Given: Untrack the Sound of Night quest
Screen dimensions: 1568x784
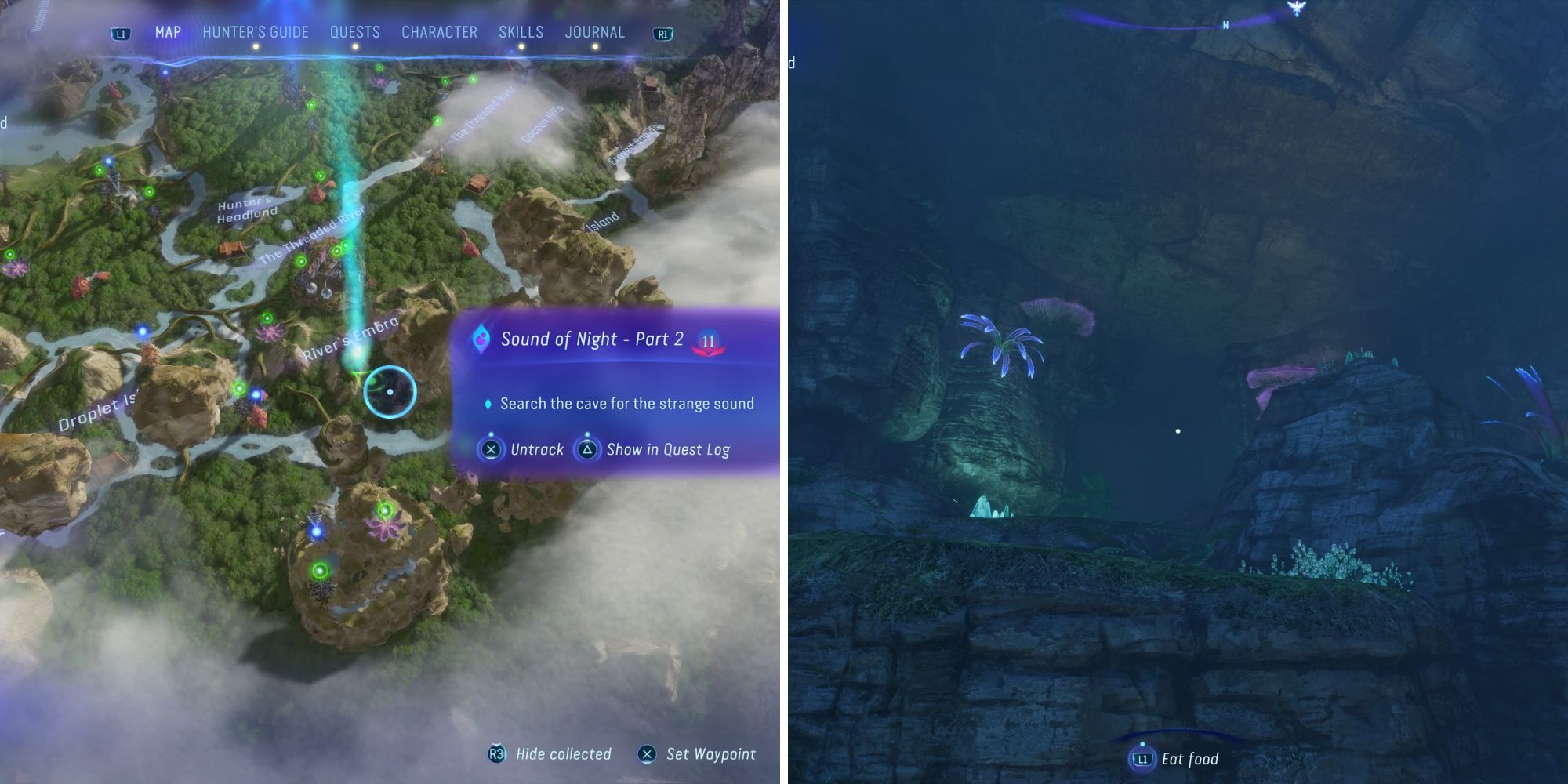Looking at the screenshot, I should 522,449.
